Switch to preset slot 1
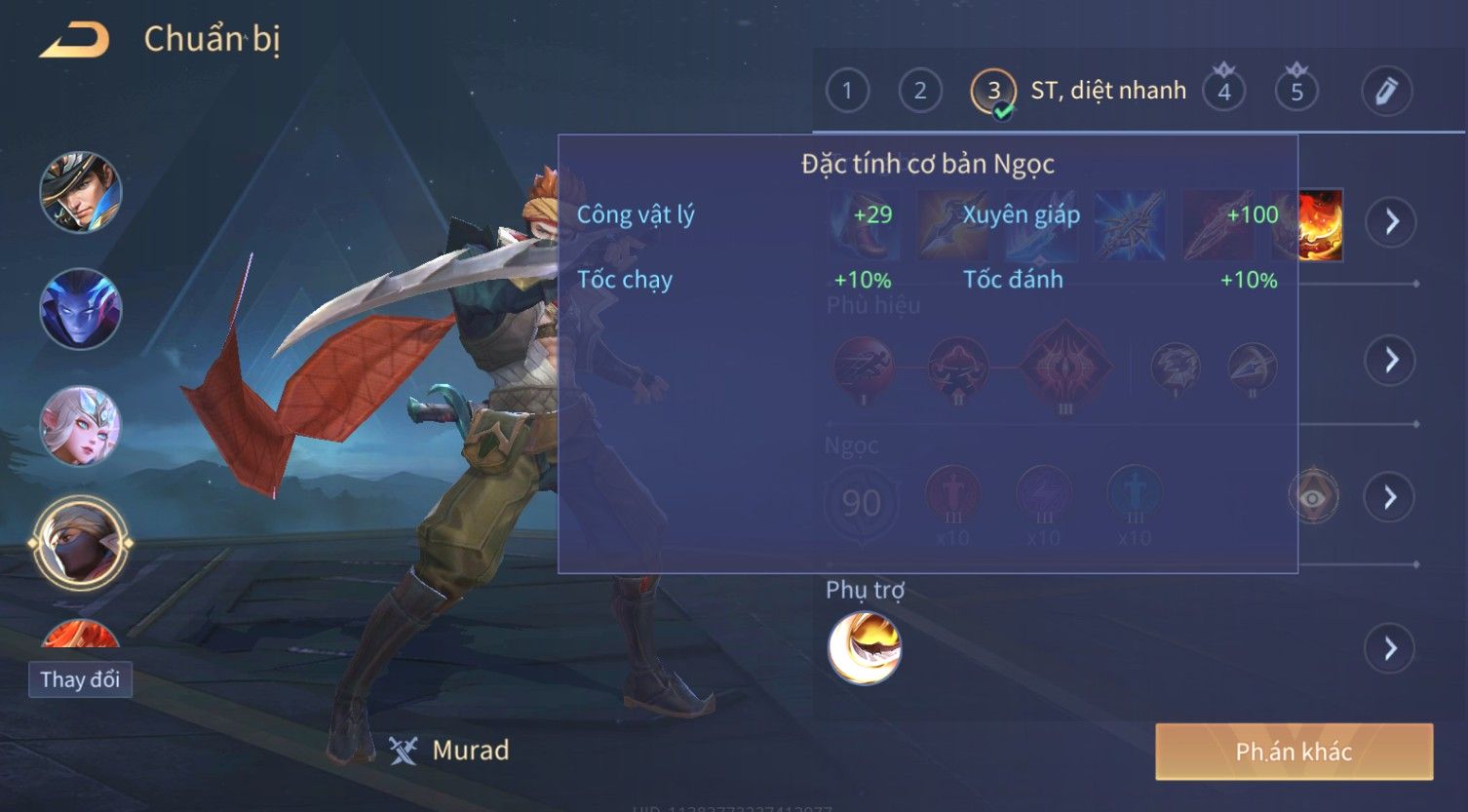Viewport: 1468px width, 812px height. pyautogui.click(x=847, y=92)
